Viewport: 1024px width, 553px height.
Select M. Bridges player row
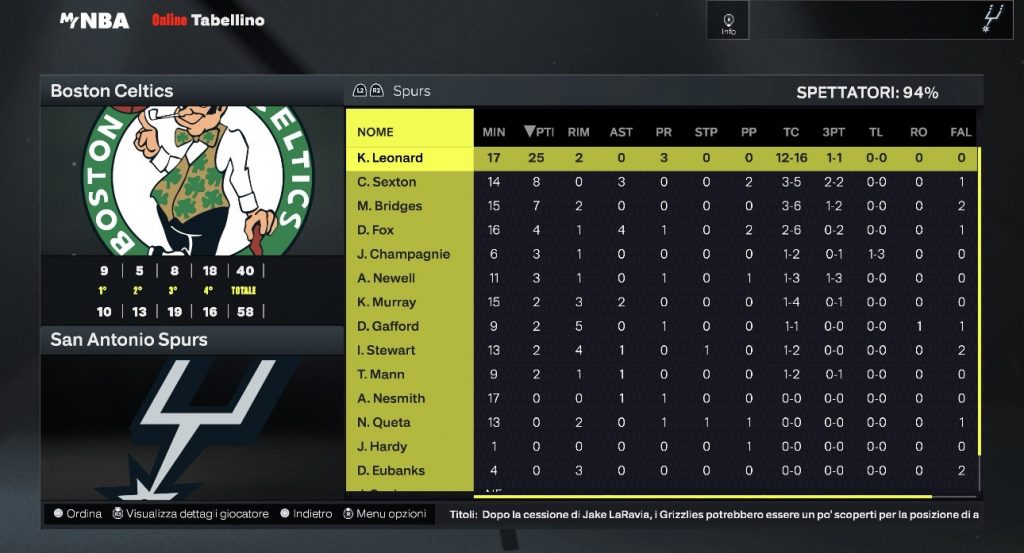point(390,206)
